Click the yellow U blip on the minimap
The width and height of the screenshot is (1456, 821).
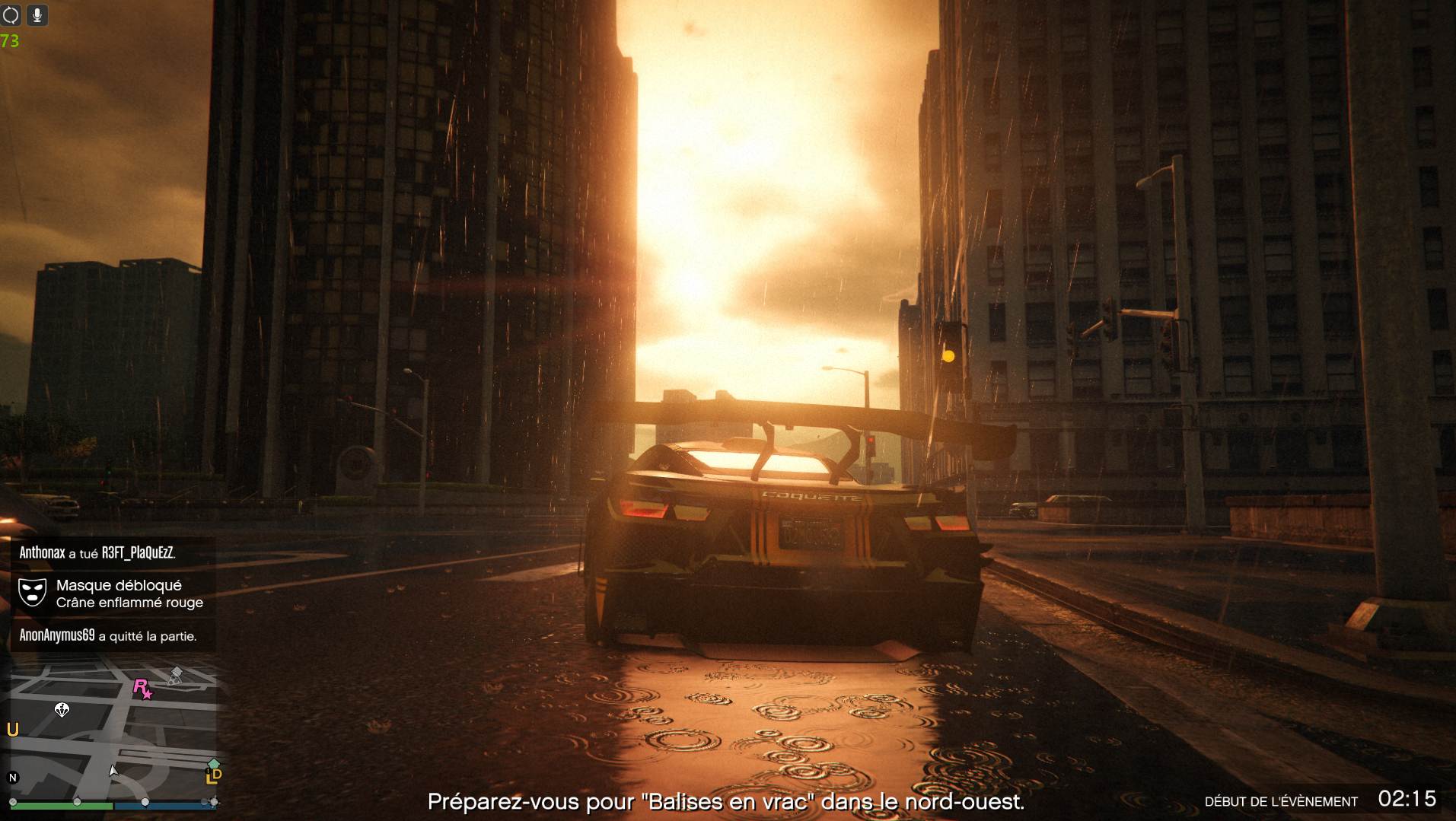[x=13, y=730]
